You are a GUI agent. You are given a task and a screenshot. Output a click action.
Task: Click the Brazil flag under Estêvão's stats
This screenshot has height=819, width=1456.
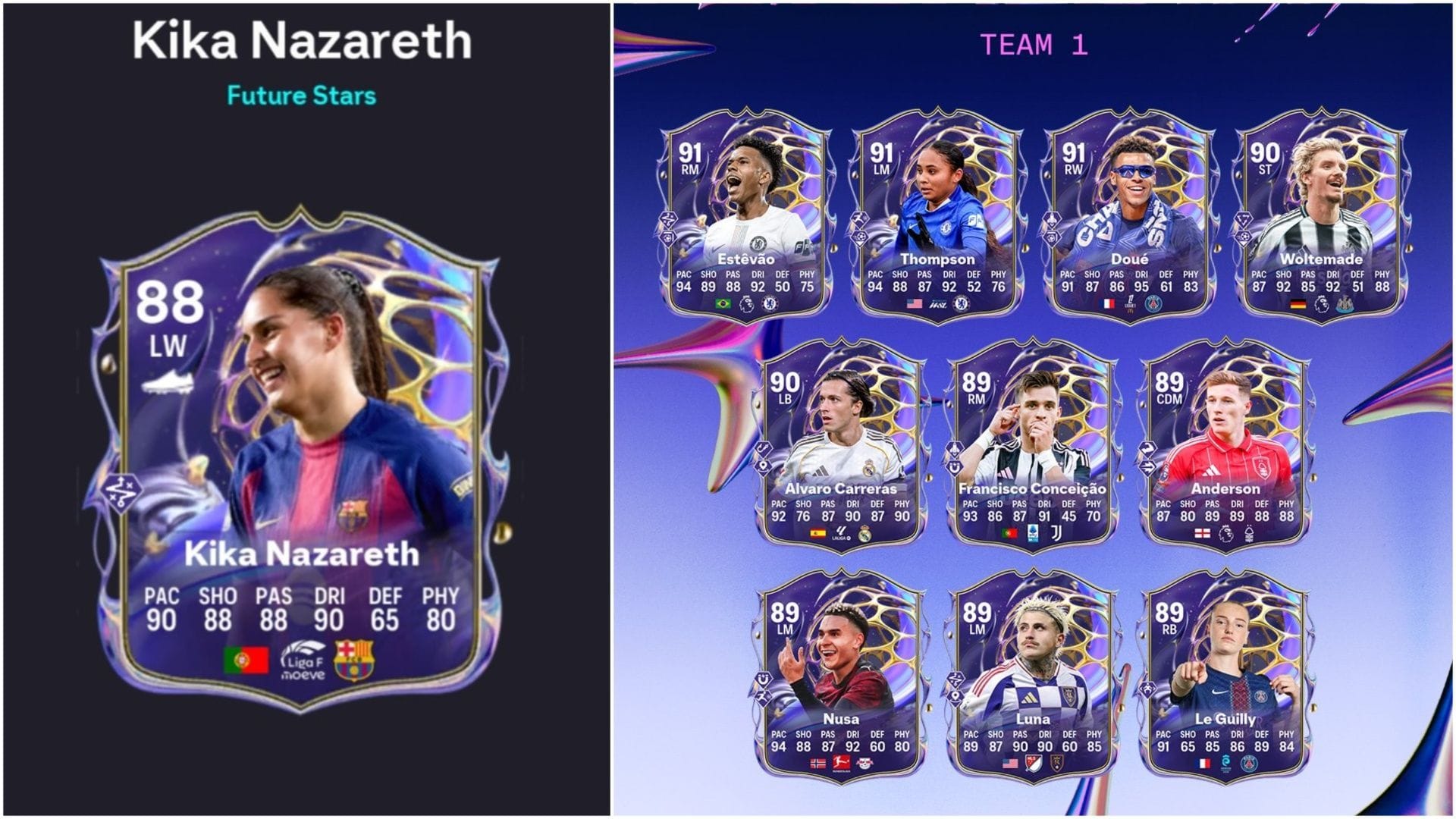723,304
